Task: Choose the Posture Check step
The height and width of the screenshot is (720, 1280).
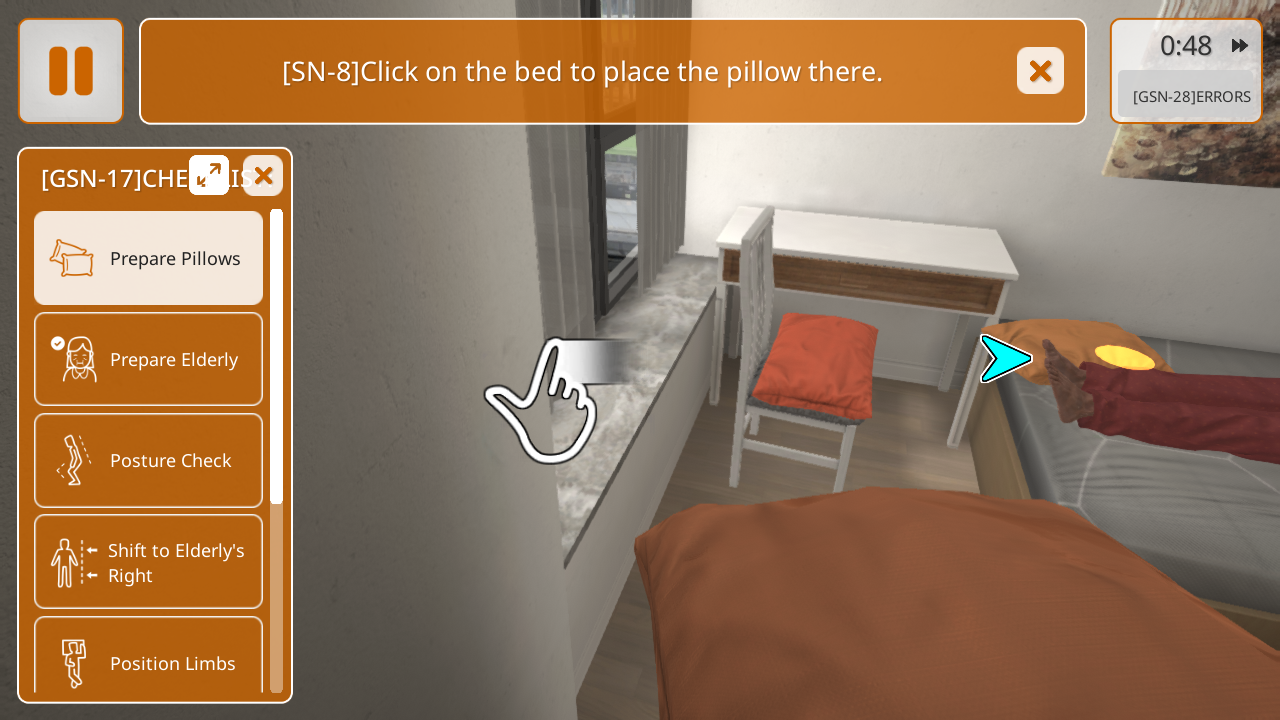Action: coord(149,460)
